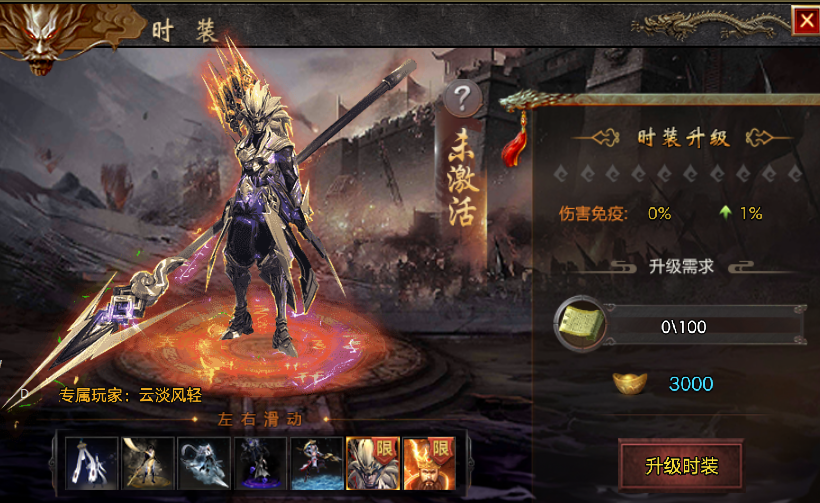
Task: Select the costume standing on blue water
Action: coord(316,463)
